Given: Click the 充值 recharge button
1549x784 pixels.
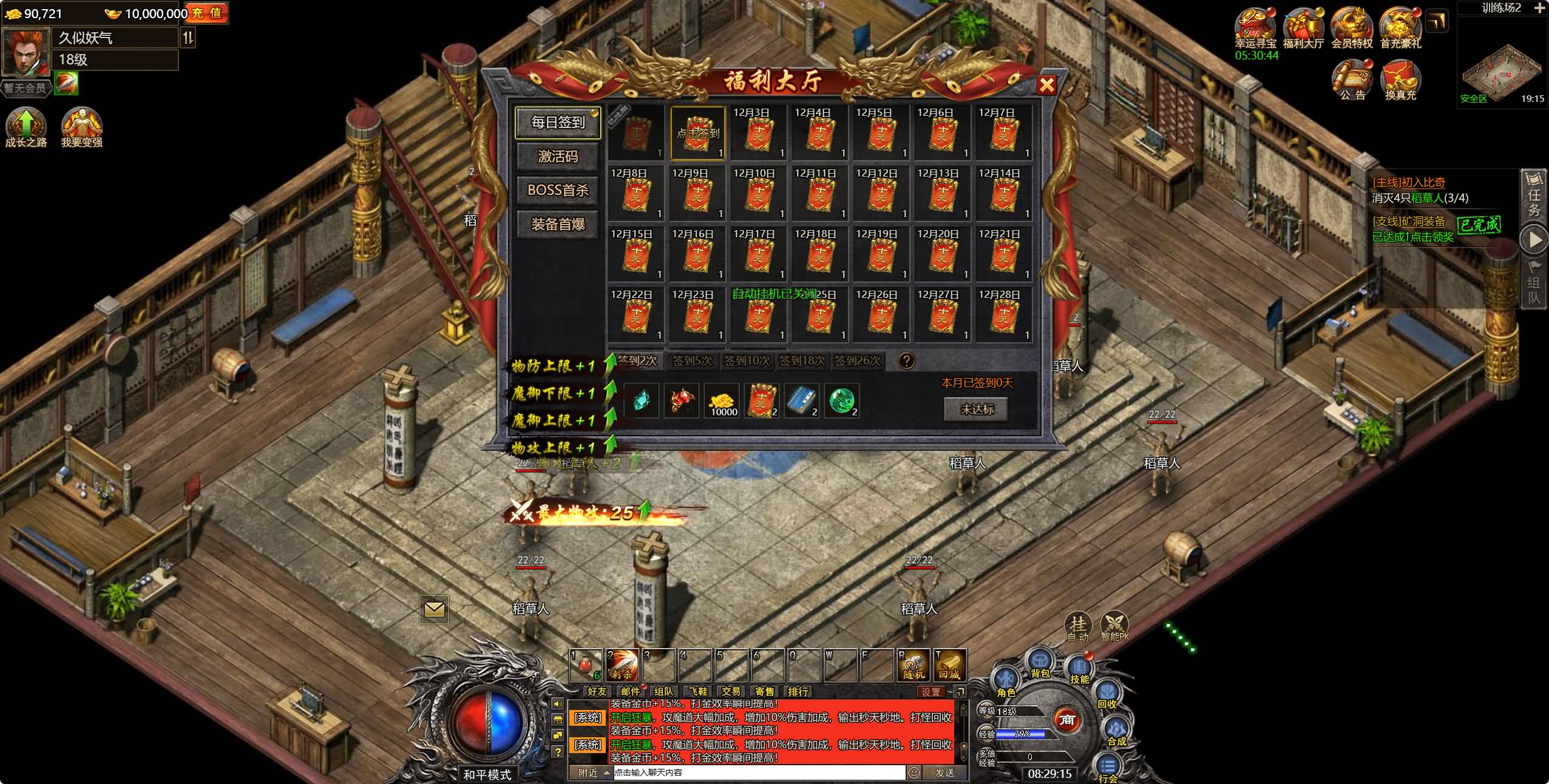Looking at the screenshot, I should (x=207, y=13).
